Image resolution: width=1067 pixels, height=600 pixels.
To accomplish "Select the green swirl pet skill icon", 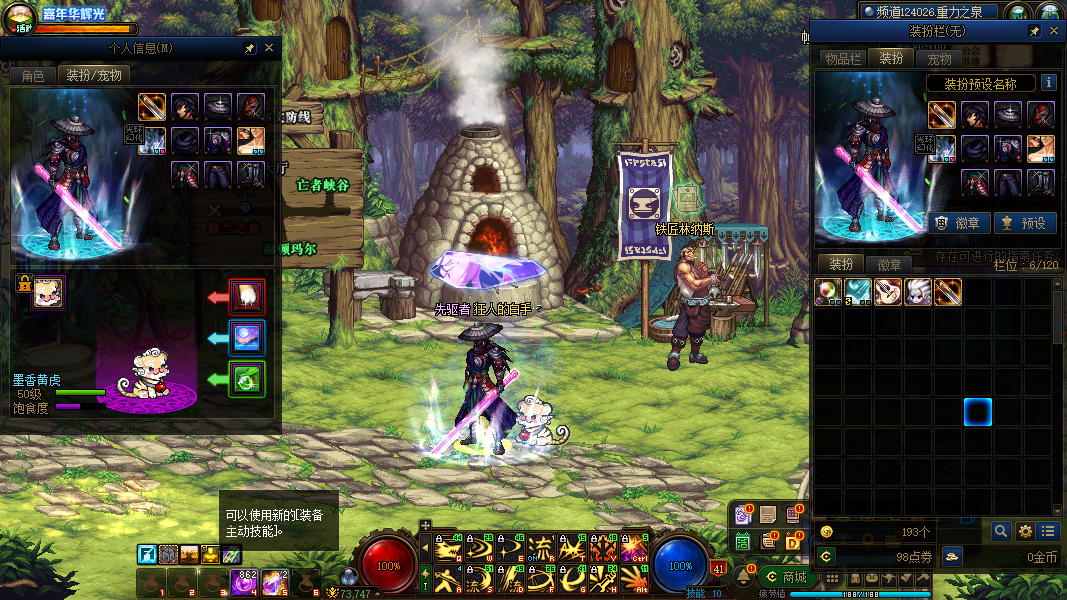I will click(247, 379).
